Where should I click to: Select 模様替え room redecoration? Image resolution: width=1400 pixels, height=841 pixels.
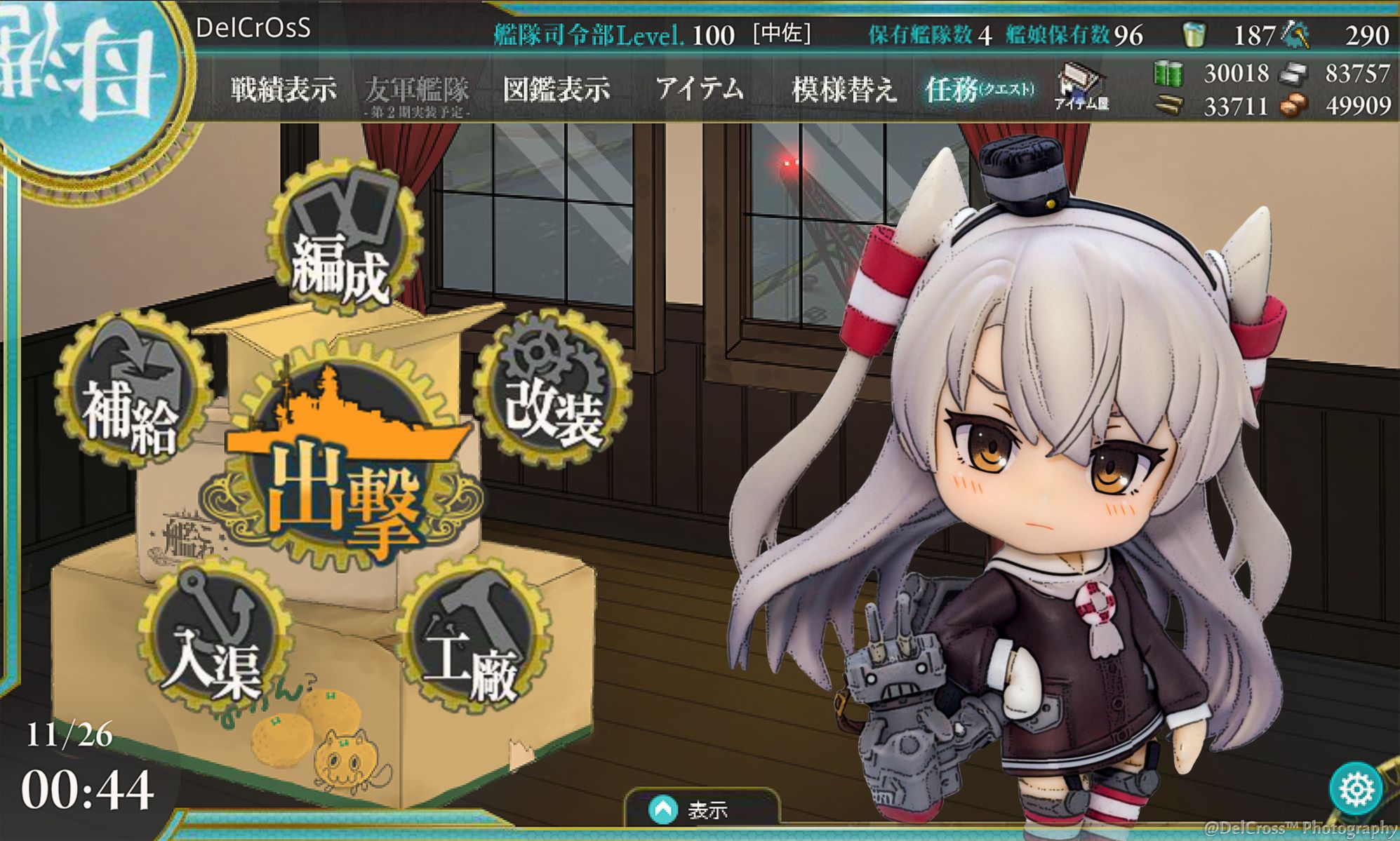click(844, 90)
